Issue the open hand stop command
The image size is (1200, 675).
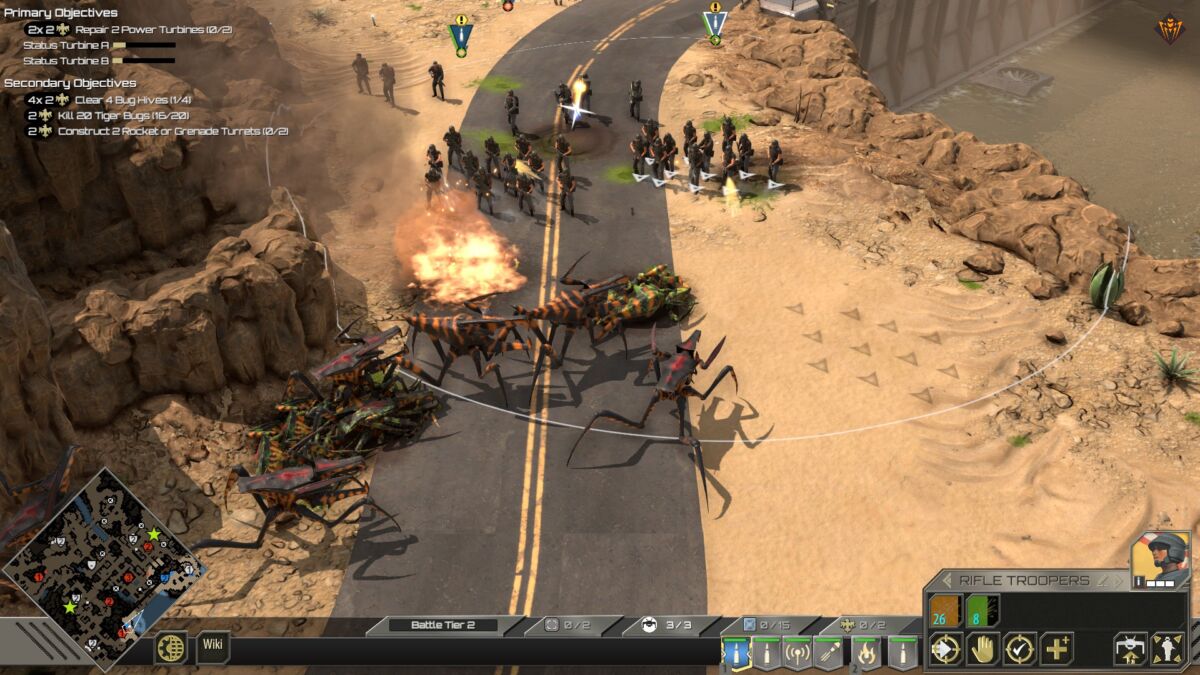click(x=982, y=649)
